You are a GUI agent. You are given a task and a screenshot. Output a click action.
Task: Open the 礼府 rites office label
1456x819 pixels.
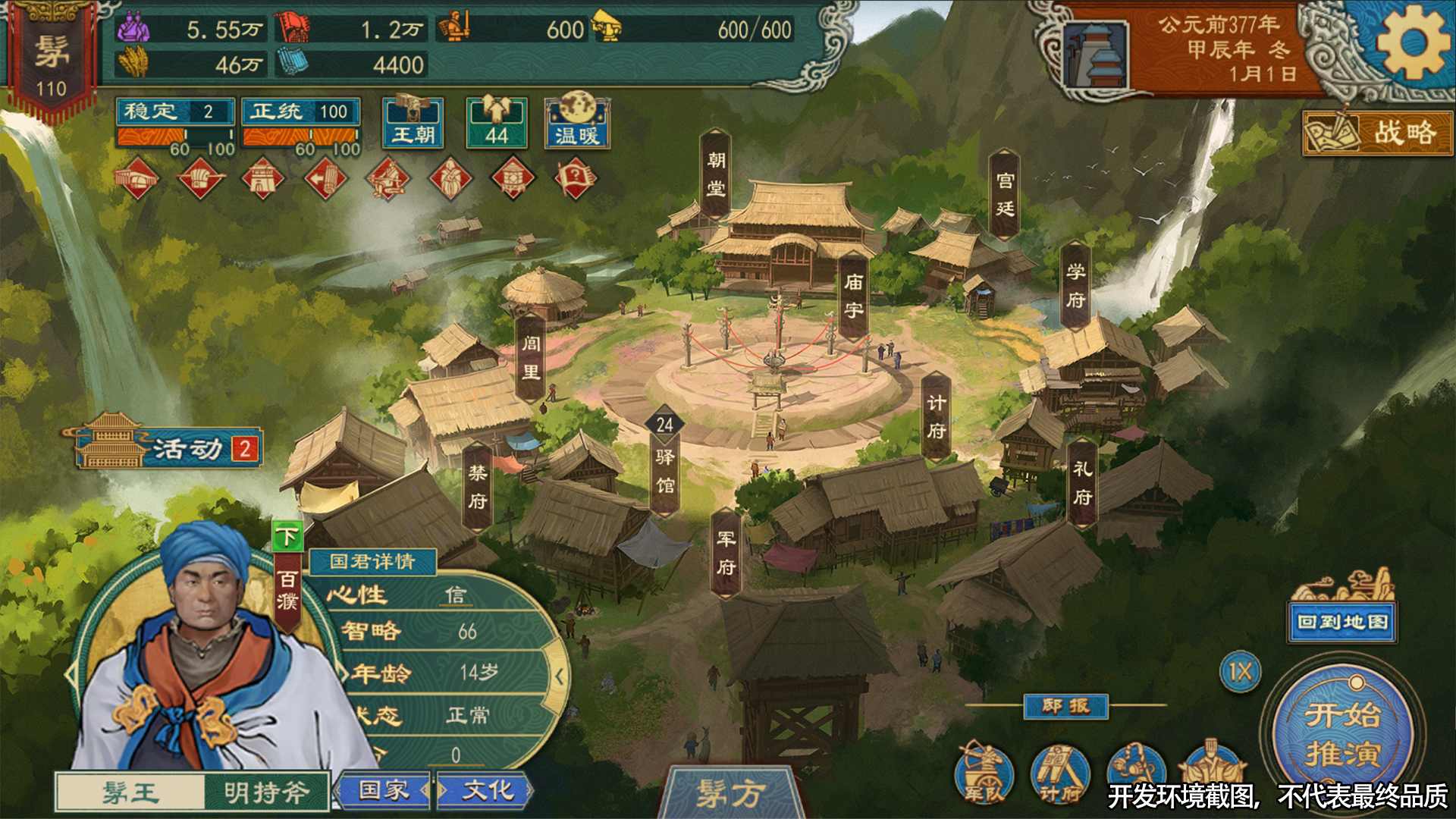click(x=1082, y=483)
